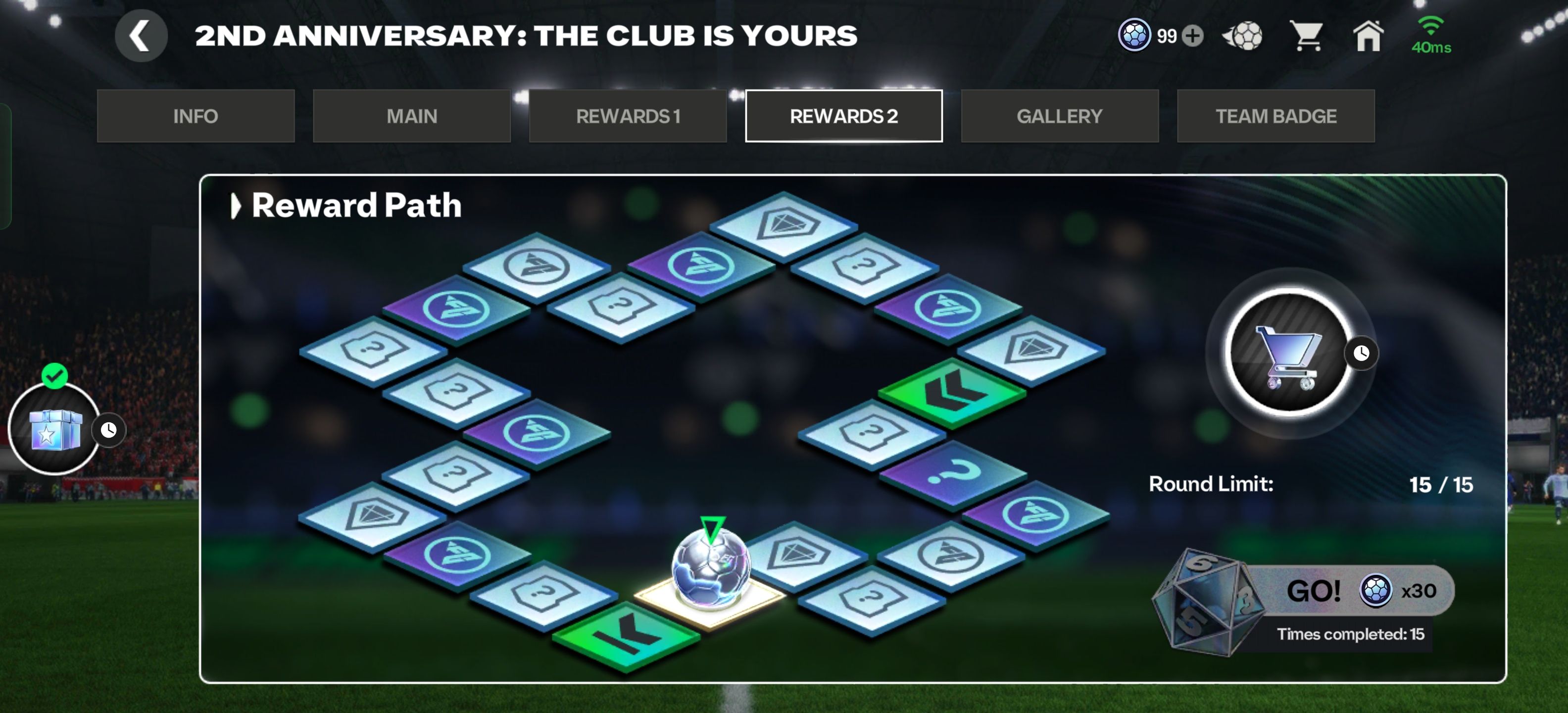1568x713 pixels.
Task: Open the GALLERY tab
Action: [1059, 116]
